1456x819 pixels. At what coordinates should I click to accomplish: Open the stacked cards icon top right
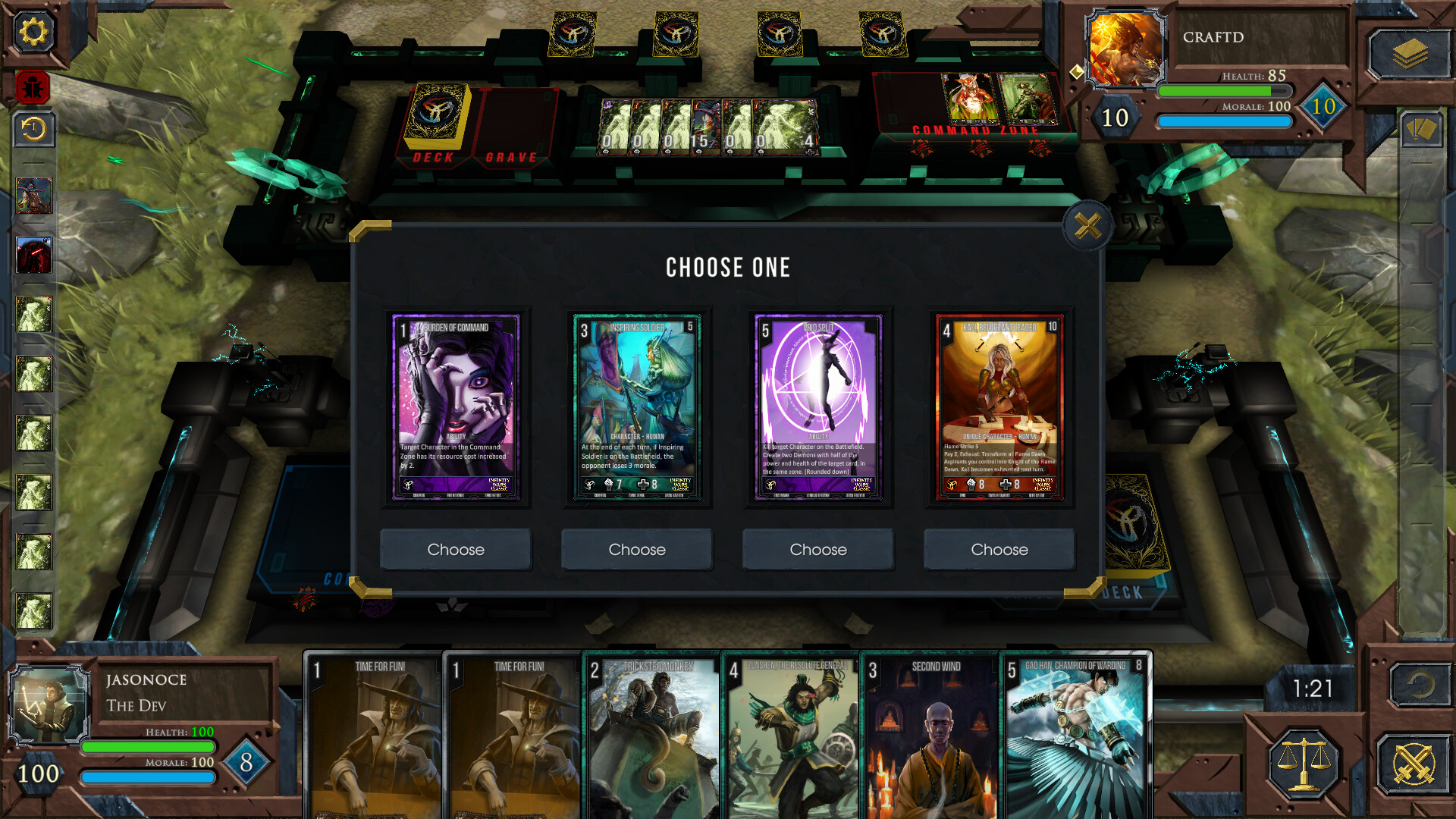(1409, 53)
